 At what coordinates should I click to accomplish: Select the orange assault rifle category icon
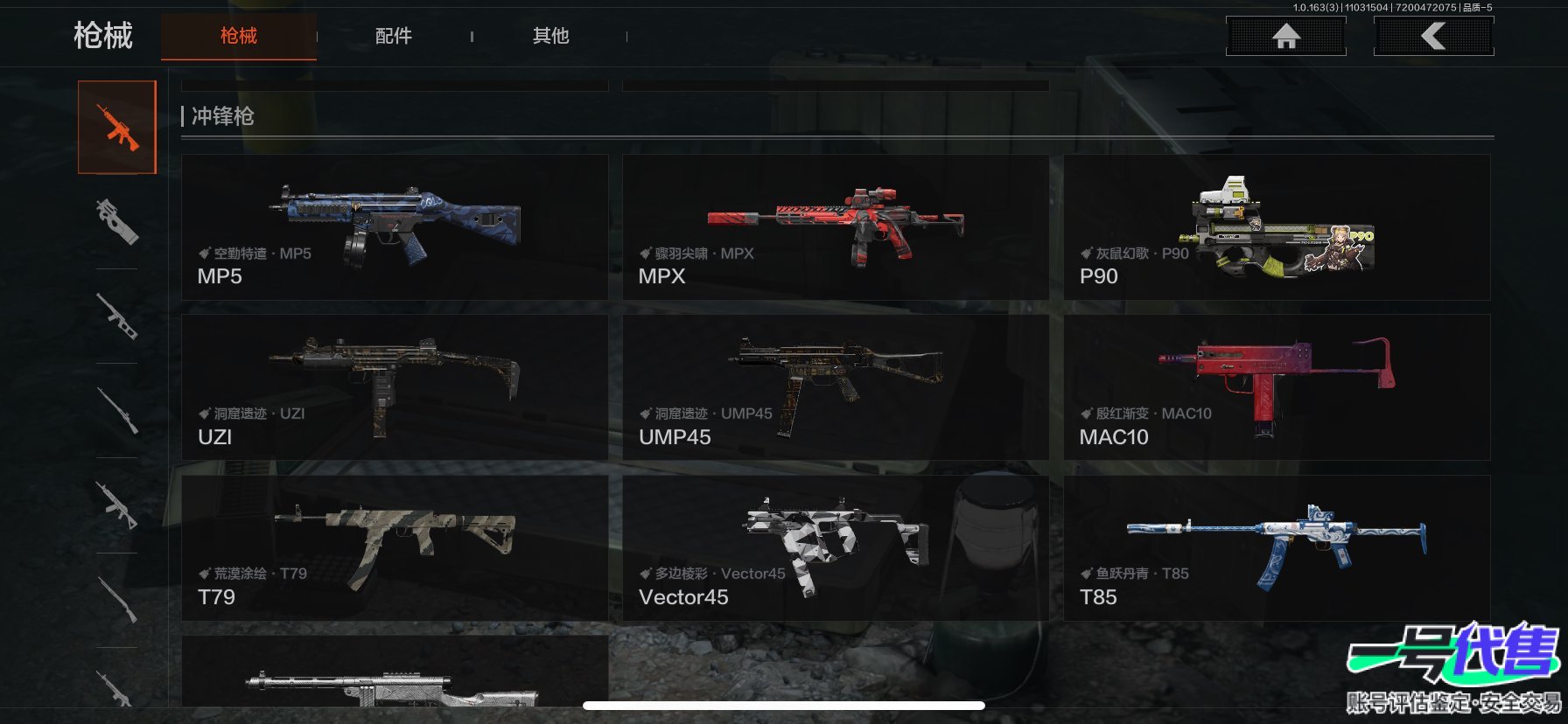pos(117,128)
